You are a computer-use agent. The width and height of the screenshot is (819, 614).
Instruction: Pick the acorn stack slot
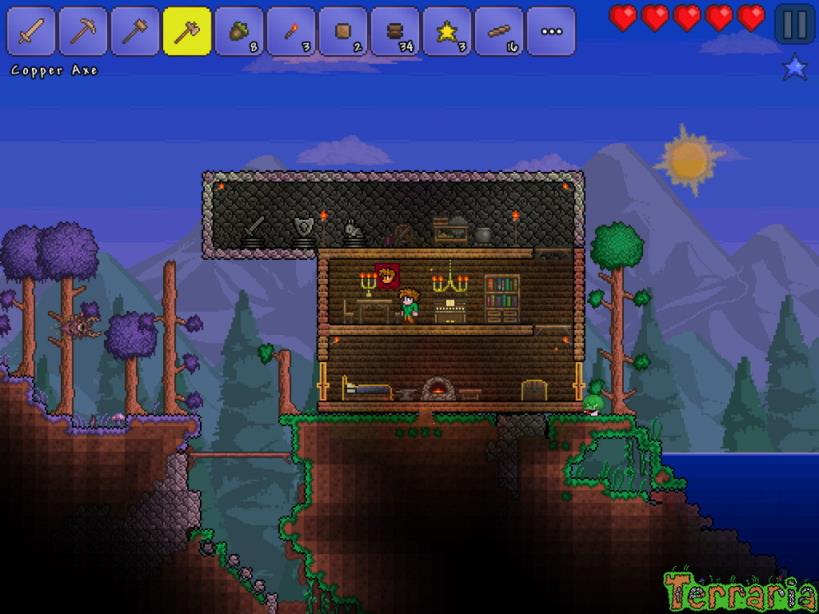coord(239,31)
